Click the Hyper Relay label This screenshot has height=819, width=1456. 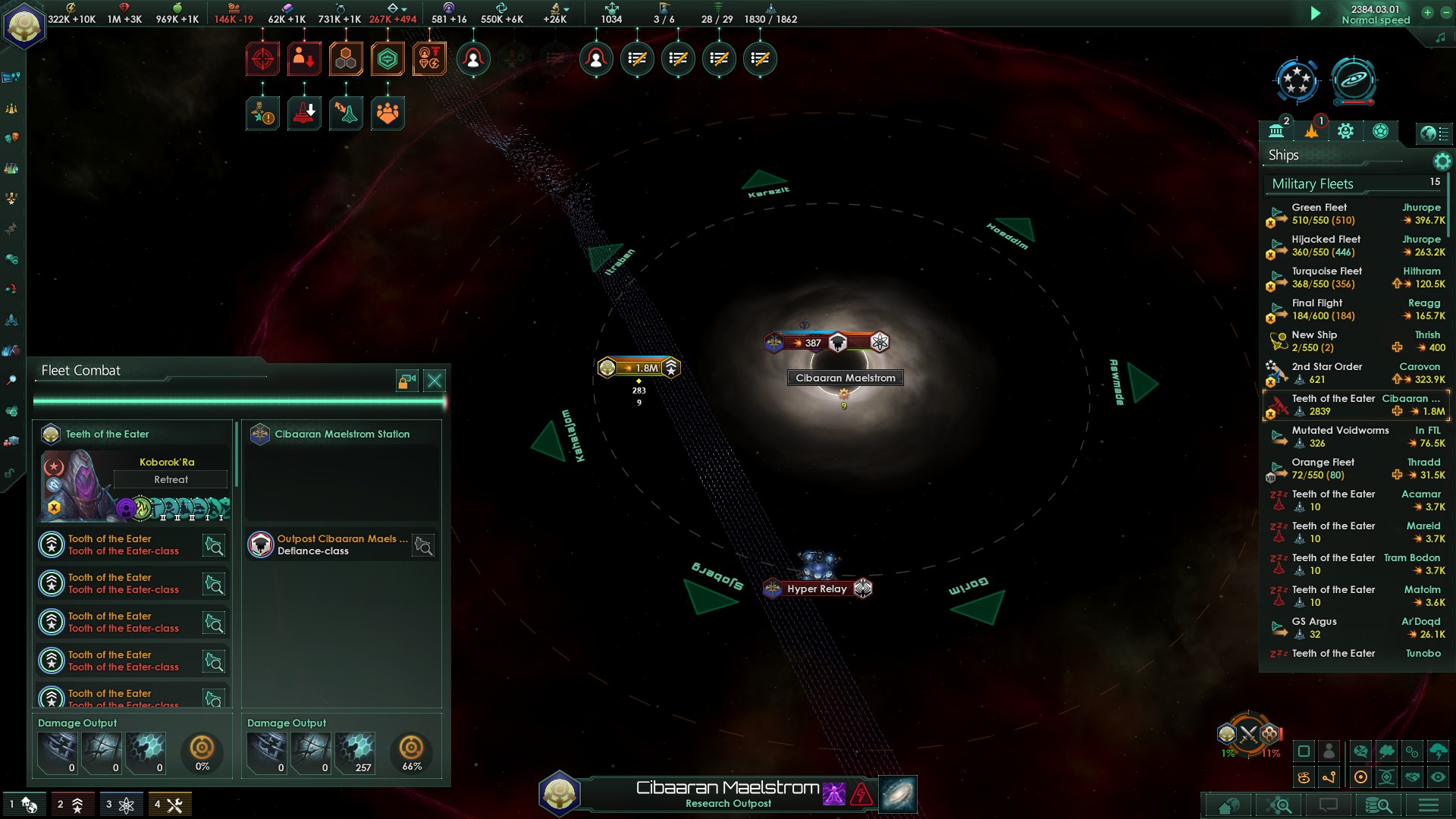(817, 588)
